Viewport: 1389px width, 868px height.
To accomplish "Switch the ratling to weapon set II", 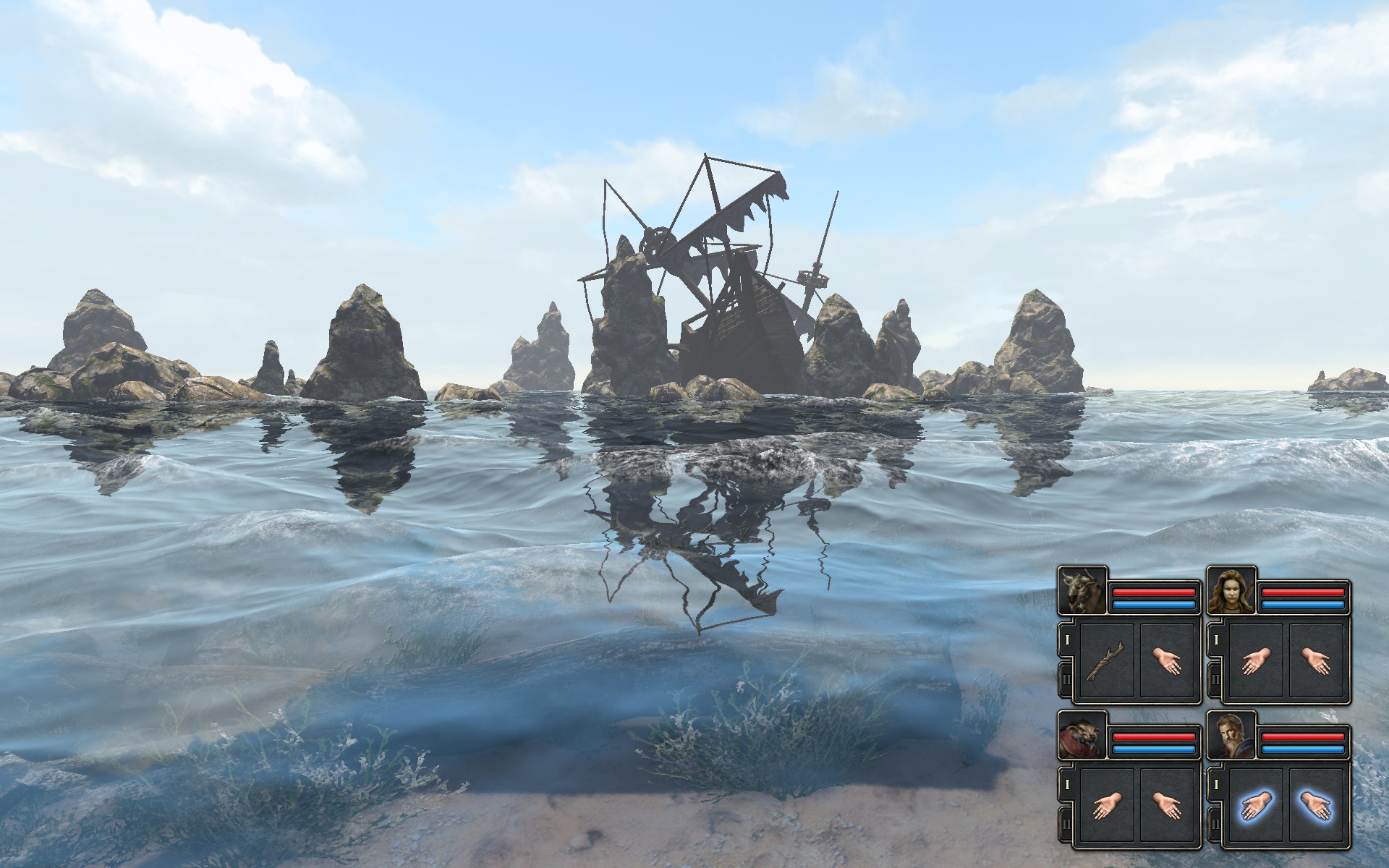I will coord(1066,824).
